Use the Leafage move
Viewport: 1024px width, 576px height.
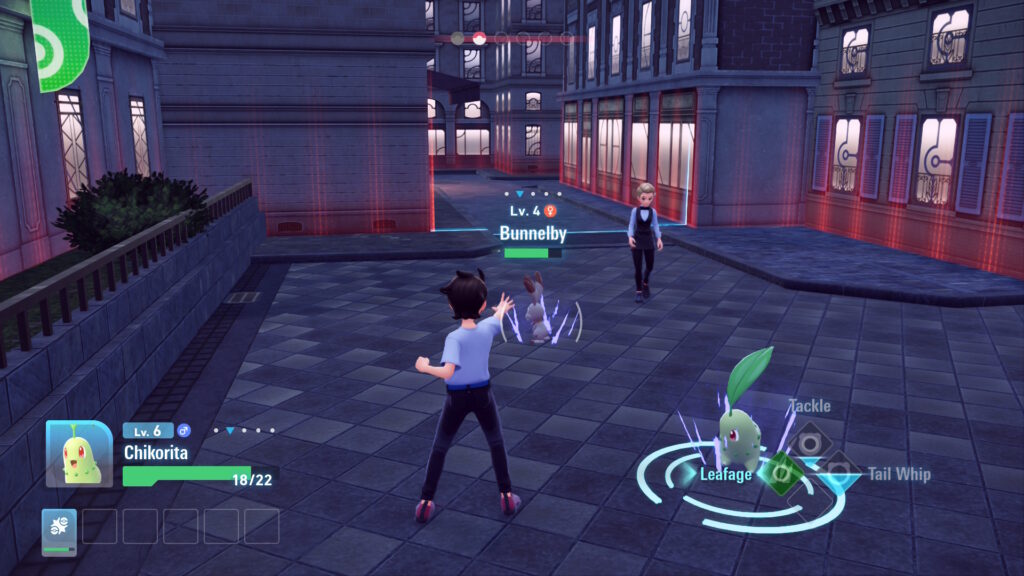click(783, 473)
